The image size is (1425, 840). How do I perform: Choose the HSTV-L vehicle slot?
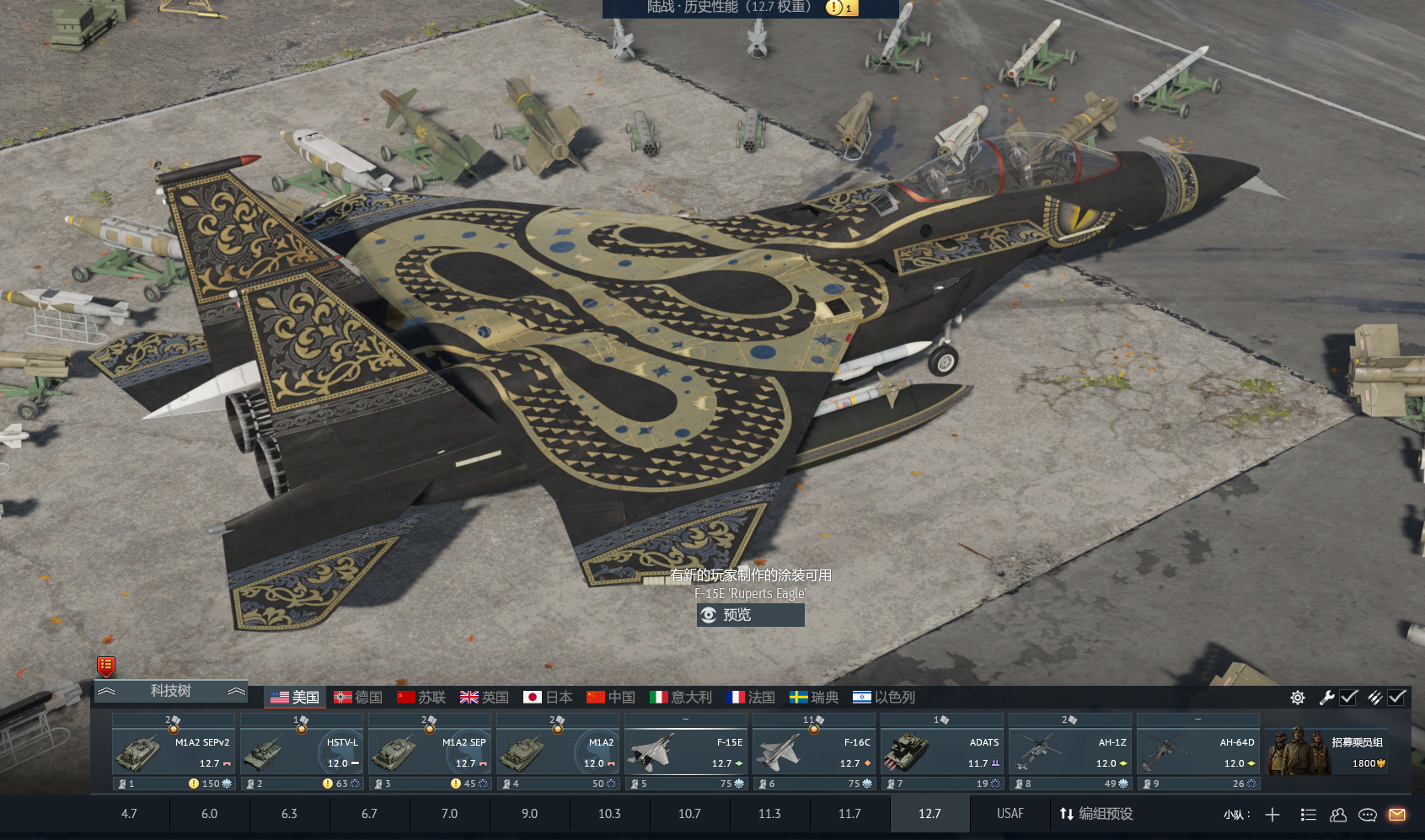302,752
